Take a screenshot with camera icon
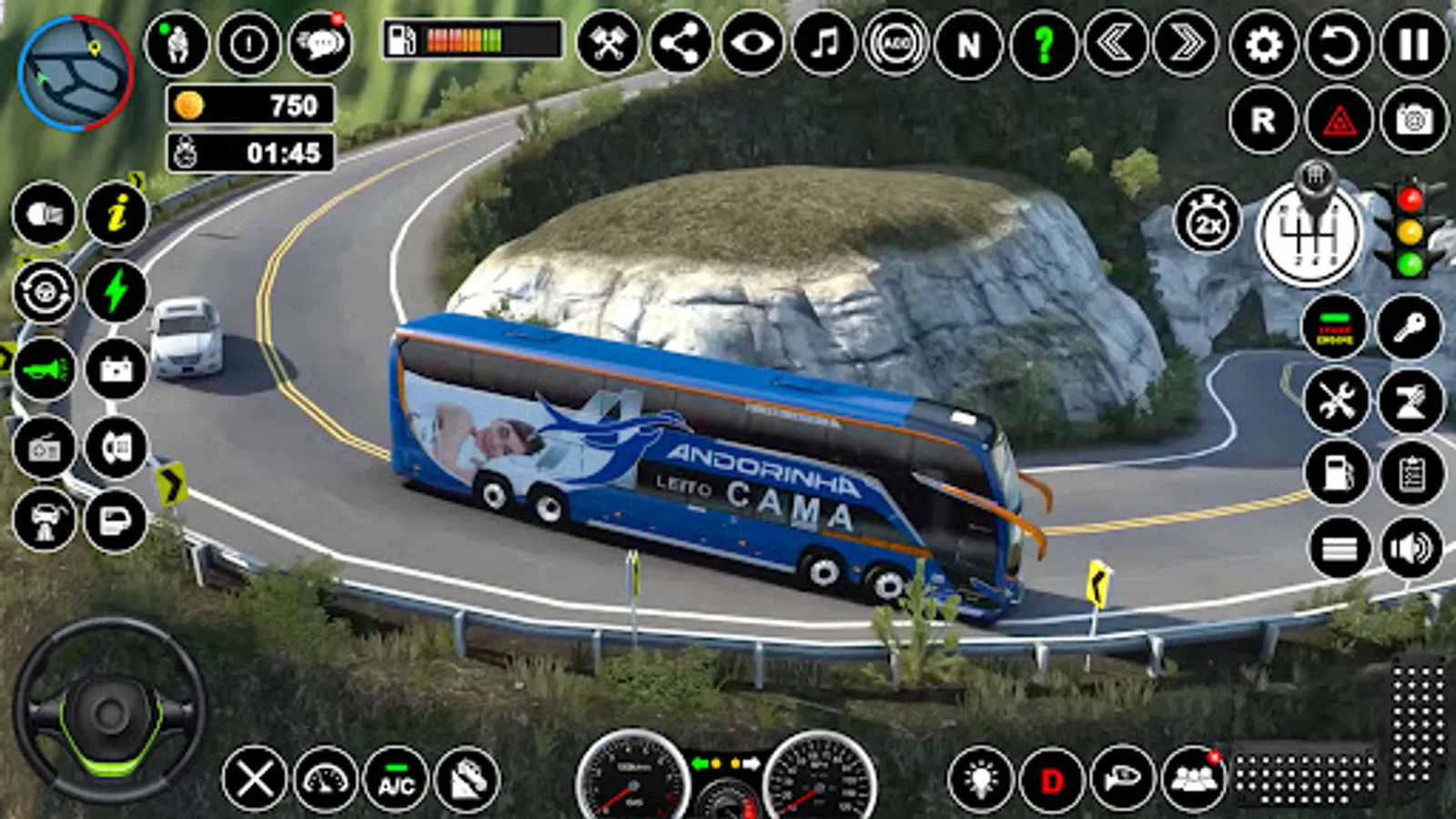The width and height of the screenshot is (1456, 819). tap(1413, 120)
